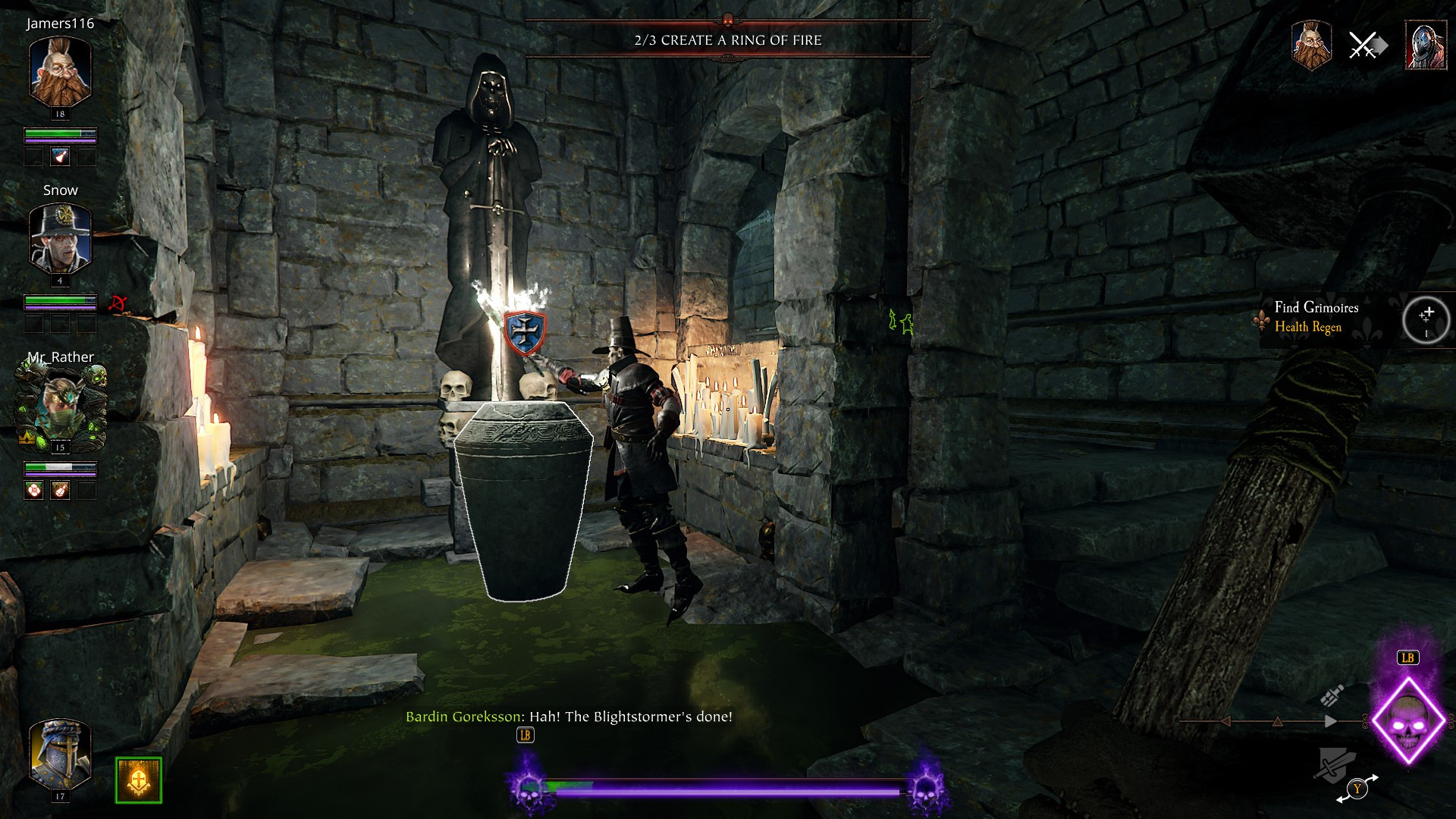Click the grimoire counter circle icon
The width and height of the screenshot is (1456, 819).
[1426, 320]
